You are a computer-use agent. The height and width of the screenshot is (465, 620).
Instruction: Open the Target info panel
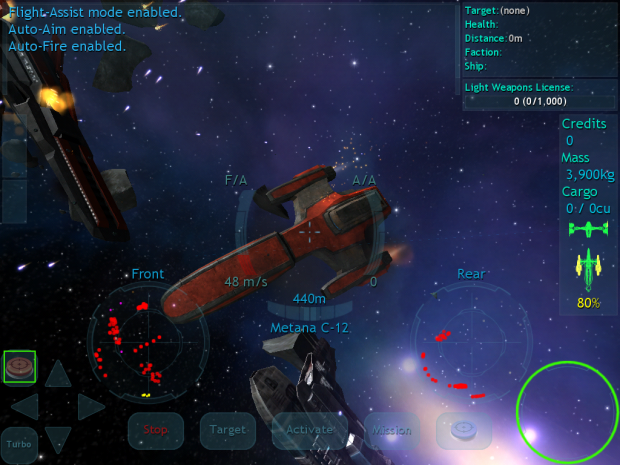(538, 40)
